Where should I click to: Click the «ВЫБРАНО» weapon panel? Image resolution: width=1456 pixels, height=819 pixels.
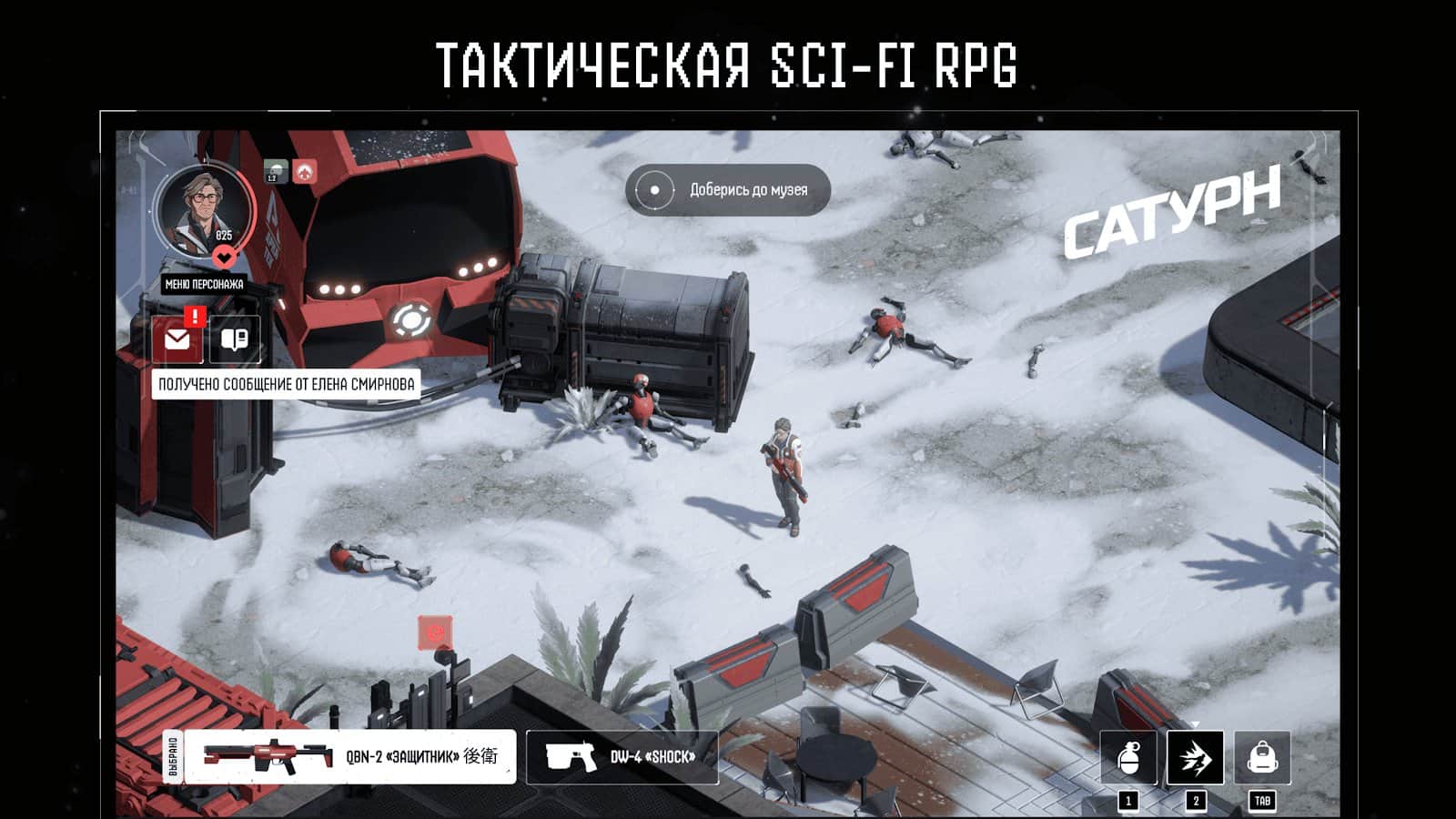[171, 755]
